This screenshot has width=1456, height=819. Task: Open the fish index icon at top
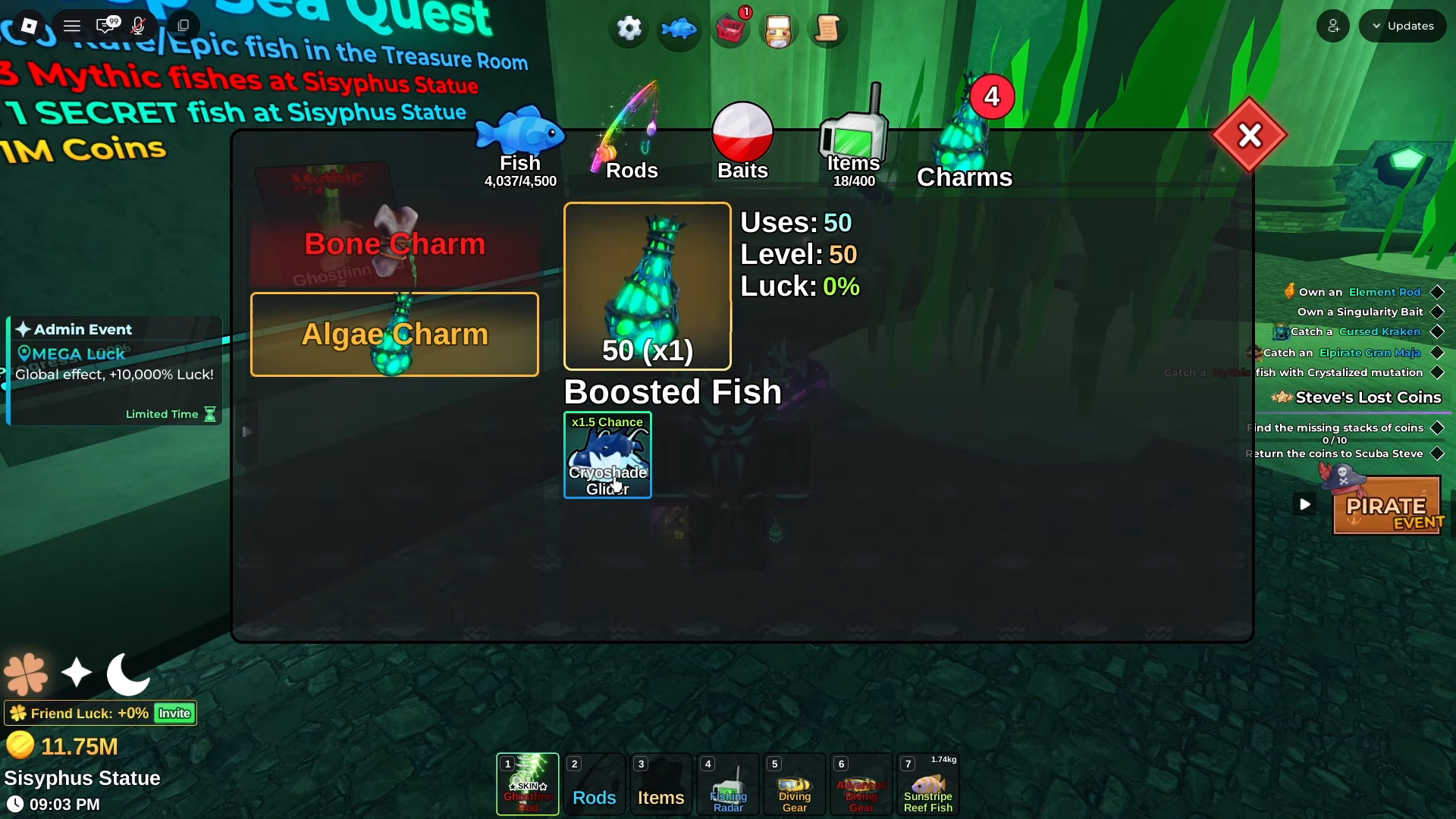[x=678, y=29]
